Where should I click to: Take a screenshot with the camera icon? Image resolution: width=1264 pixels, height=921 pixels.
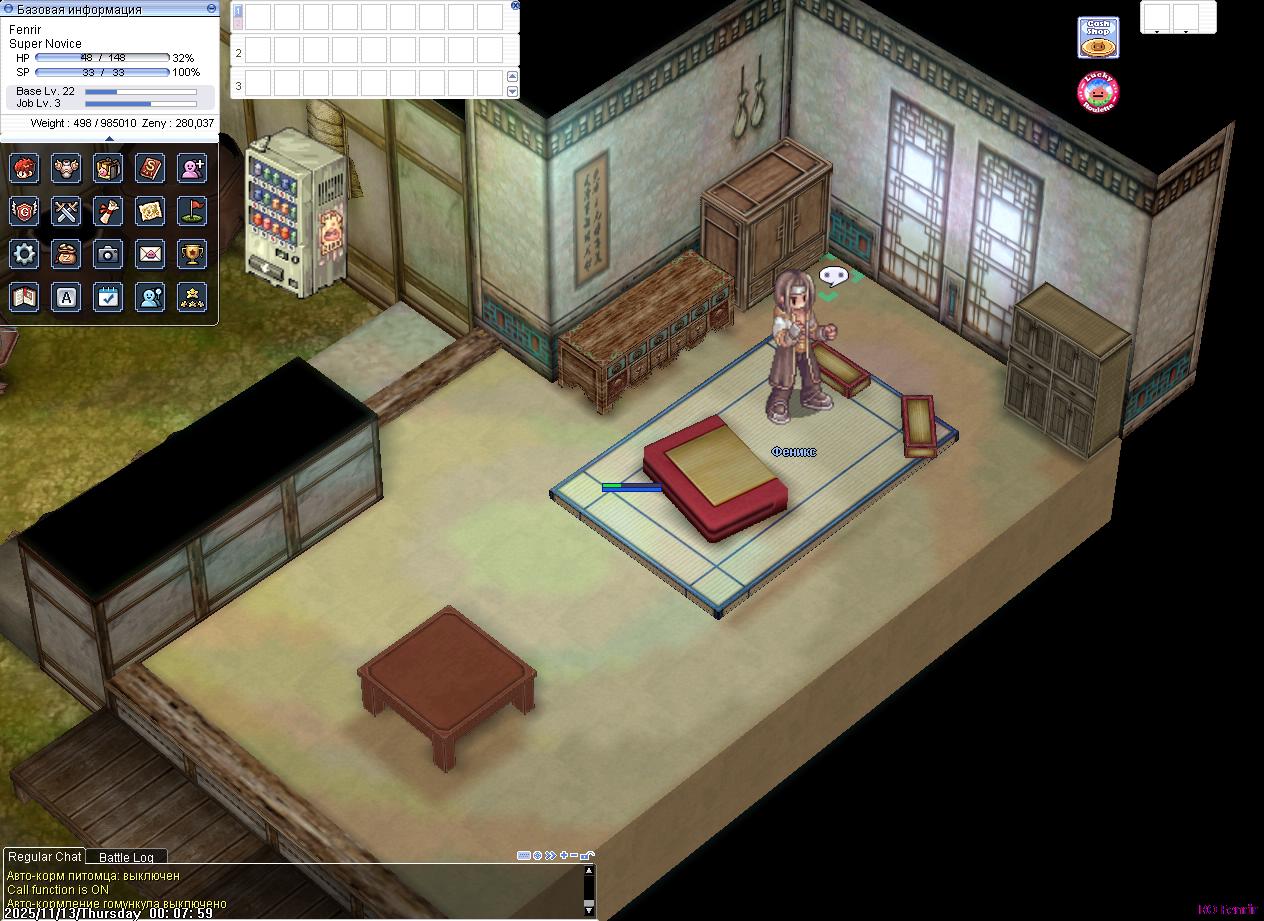click(108, 254)
